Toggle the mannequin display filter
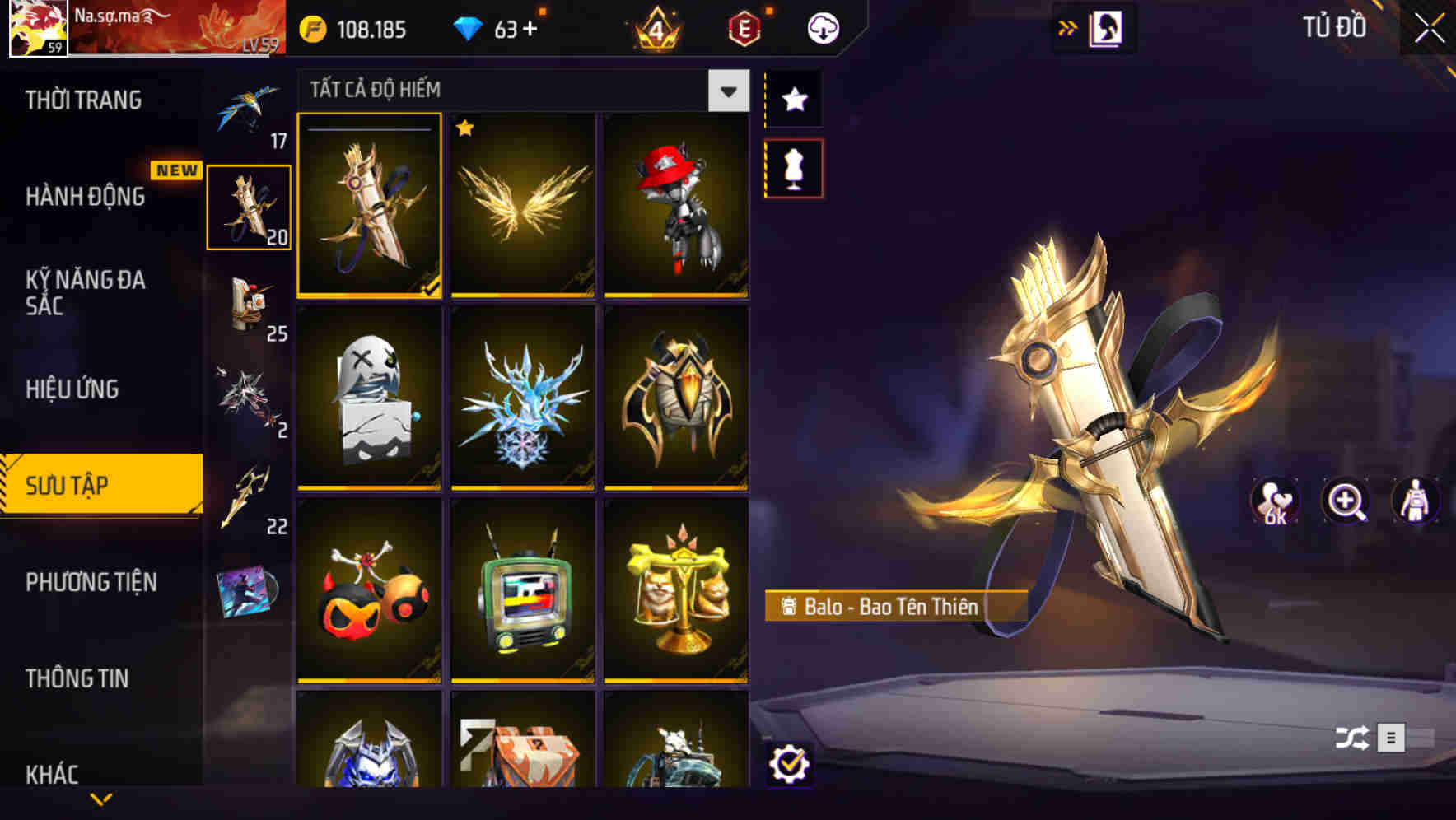The width and height of the screenshot is (1456, 820). [x=794, y=166]
